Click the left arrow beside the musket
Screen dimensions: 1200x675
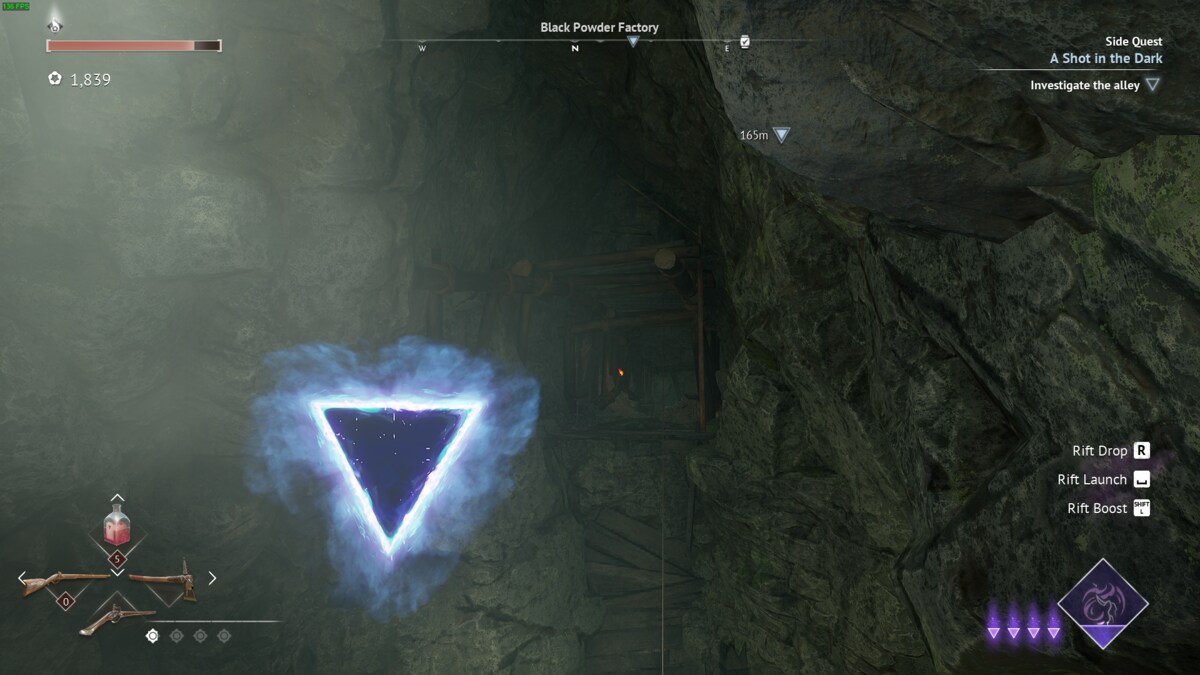point(22,578)
